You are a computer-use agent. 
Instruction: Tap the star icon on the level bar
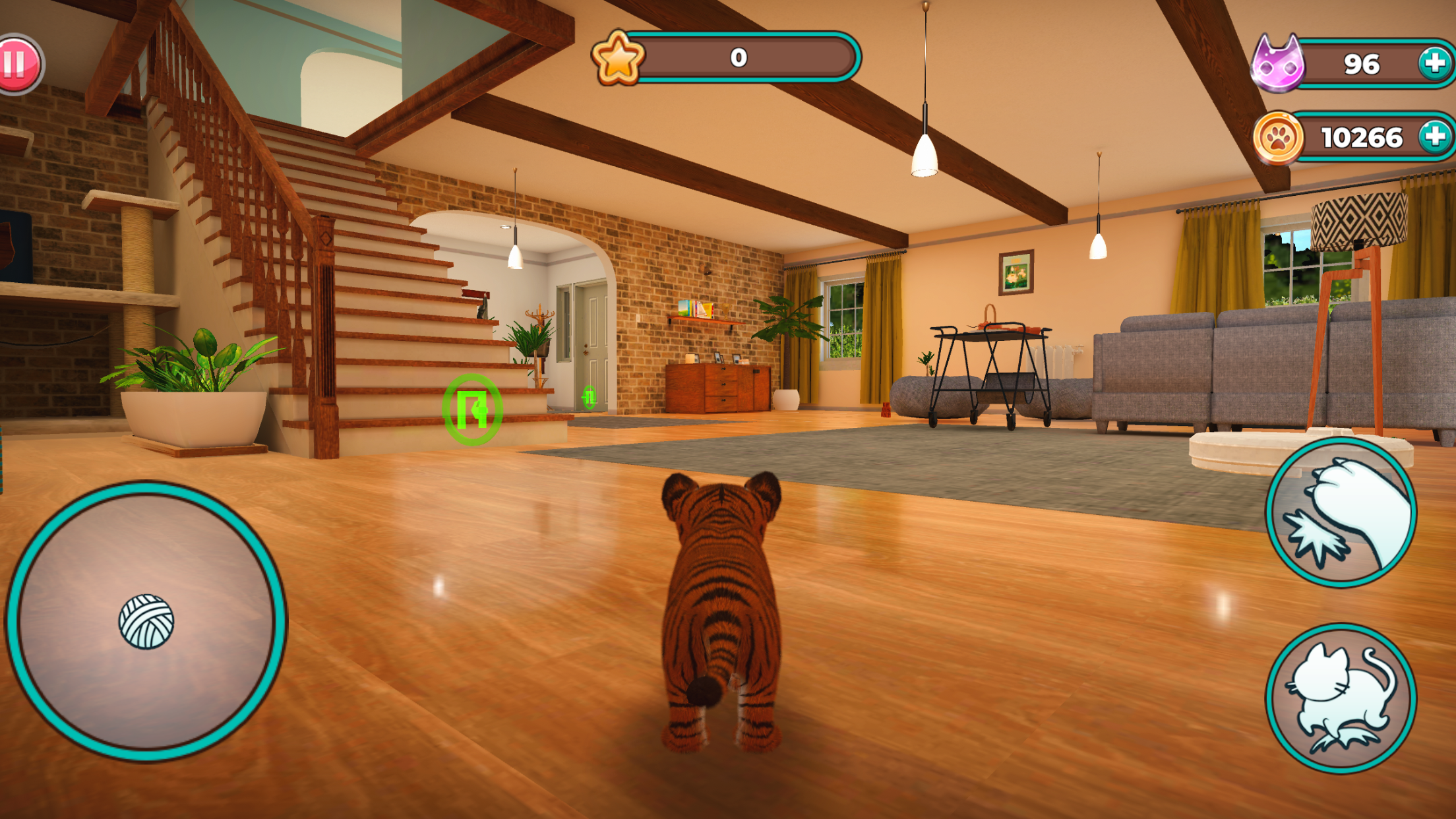point(619,60)
